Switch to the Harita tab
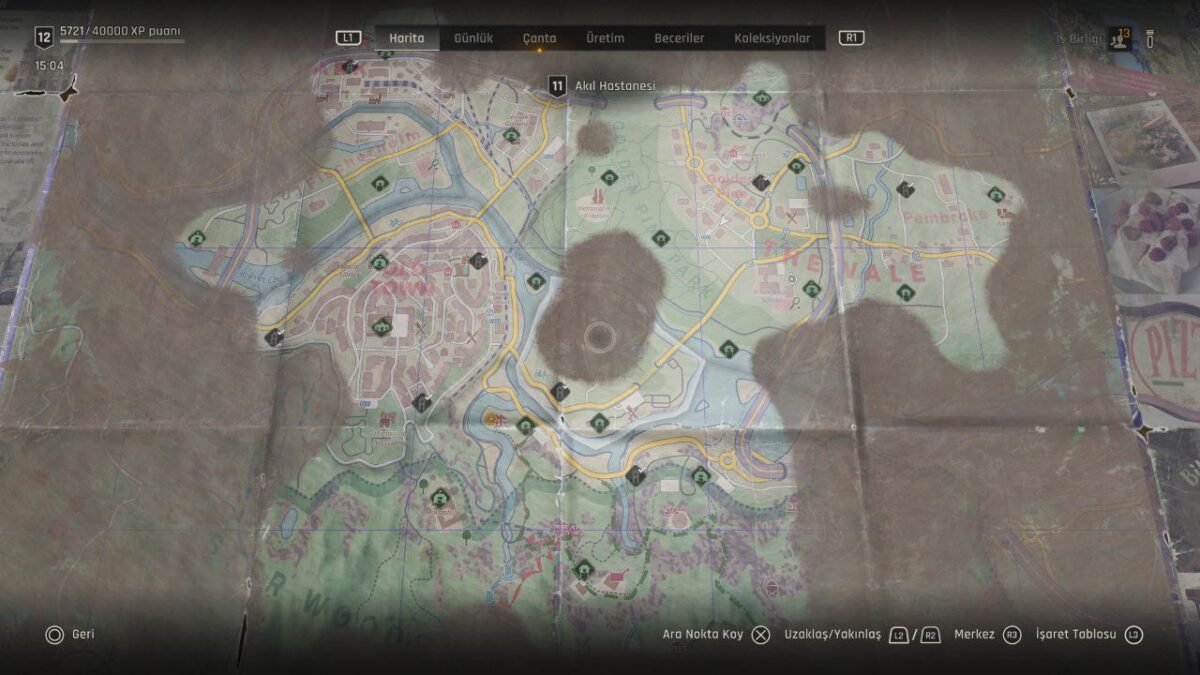This screenshot has height=675, width=1200. (x=406, y=38)
